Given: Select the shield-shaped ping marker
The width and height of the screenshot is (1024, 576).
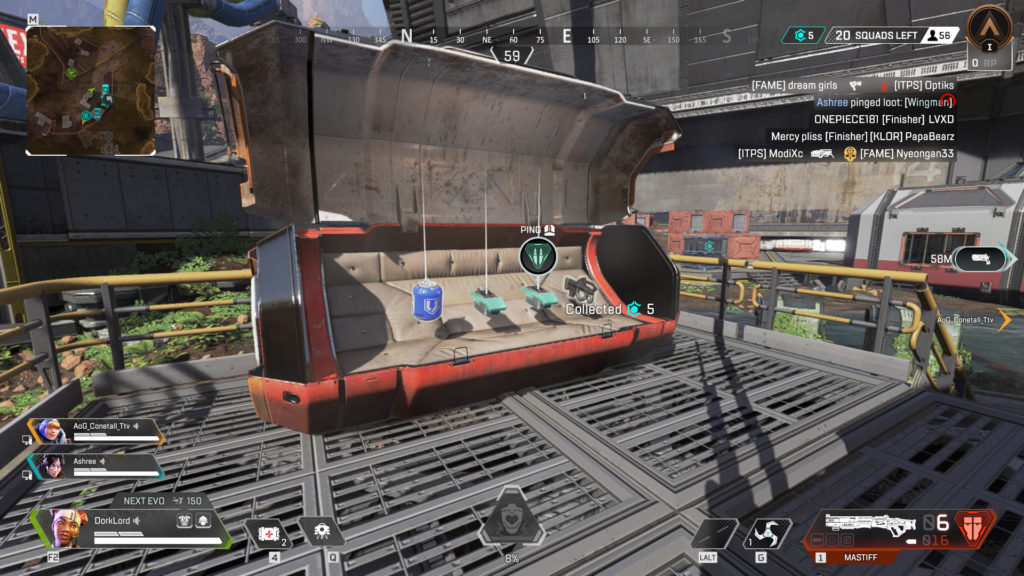Looking at the screenshot, I should [538, 256].
